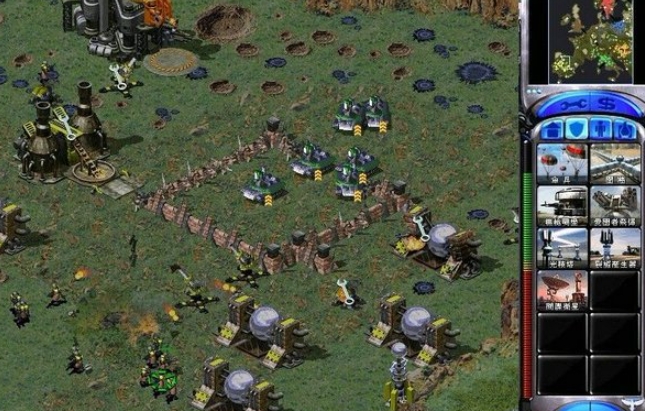This screenshot has width=645, height=411.
Task: Activate the sell dollar-sign button
Action: [x=607, y=104]
